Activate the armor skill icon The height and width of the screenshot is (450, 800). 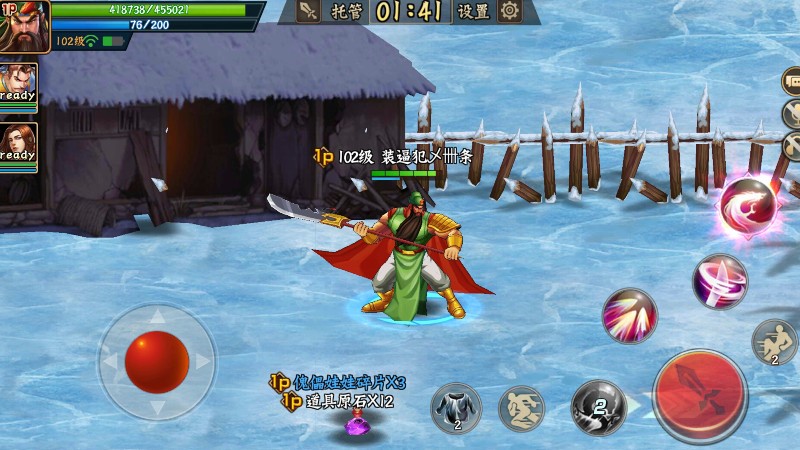click(x=456, y=408)
